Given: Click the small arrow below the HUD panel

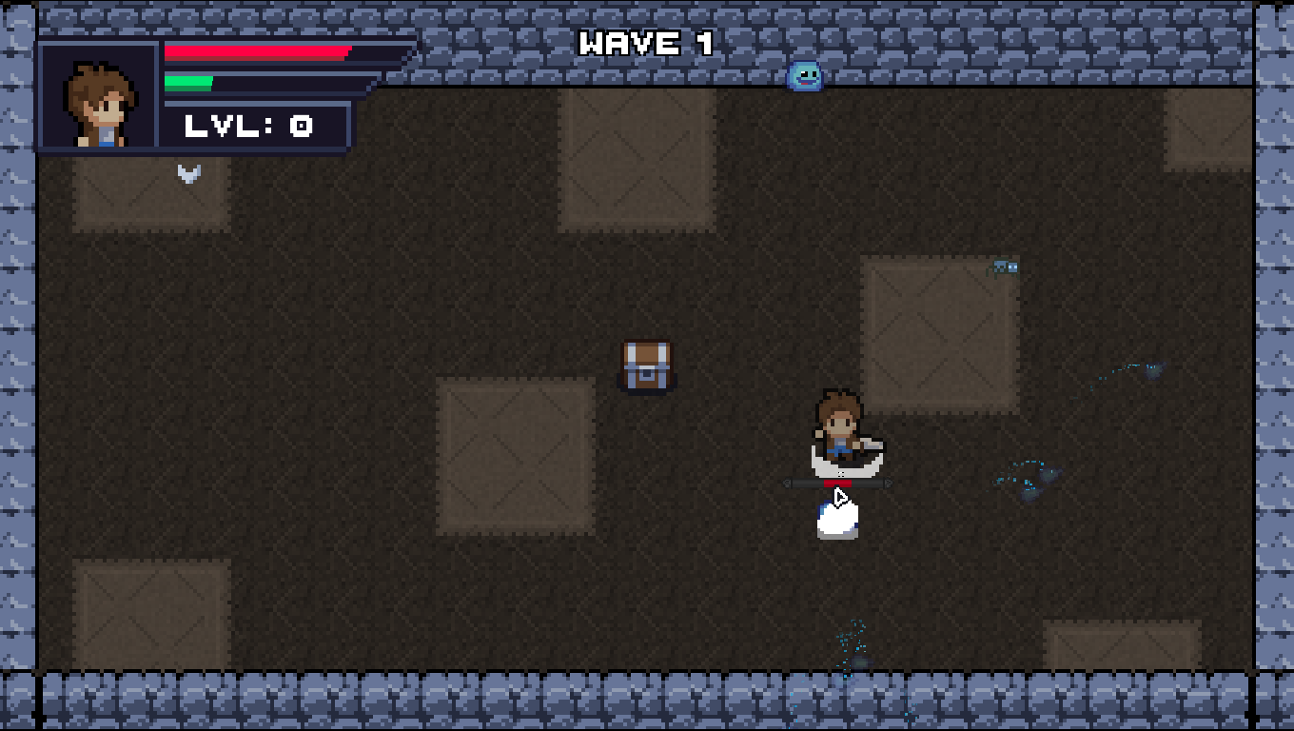Looking at the screenshot, I should coord(187,173).
